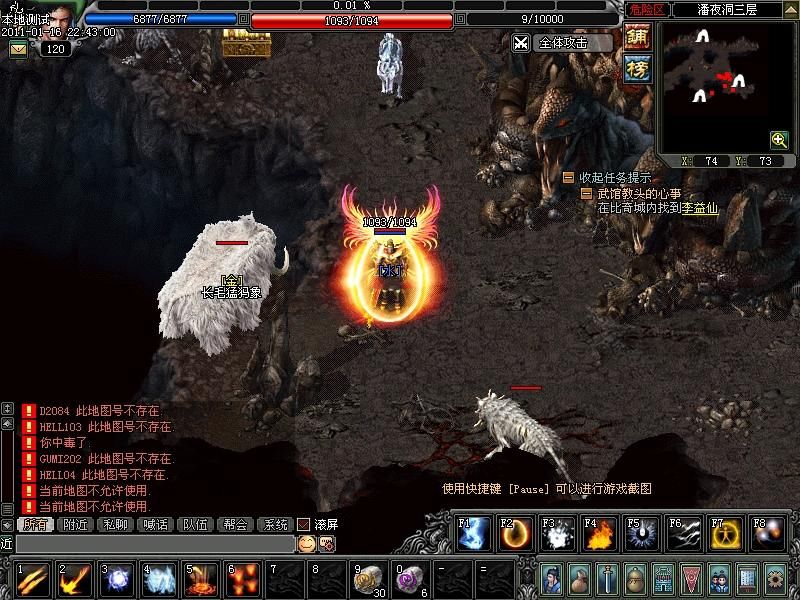Activate the F2 fire ring skill
This screenshot has width=800, height=600.
click(516, 535)
